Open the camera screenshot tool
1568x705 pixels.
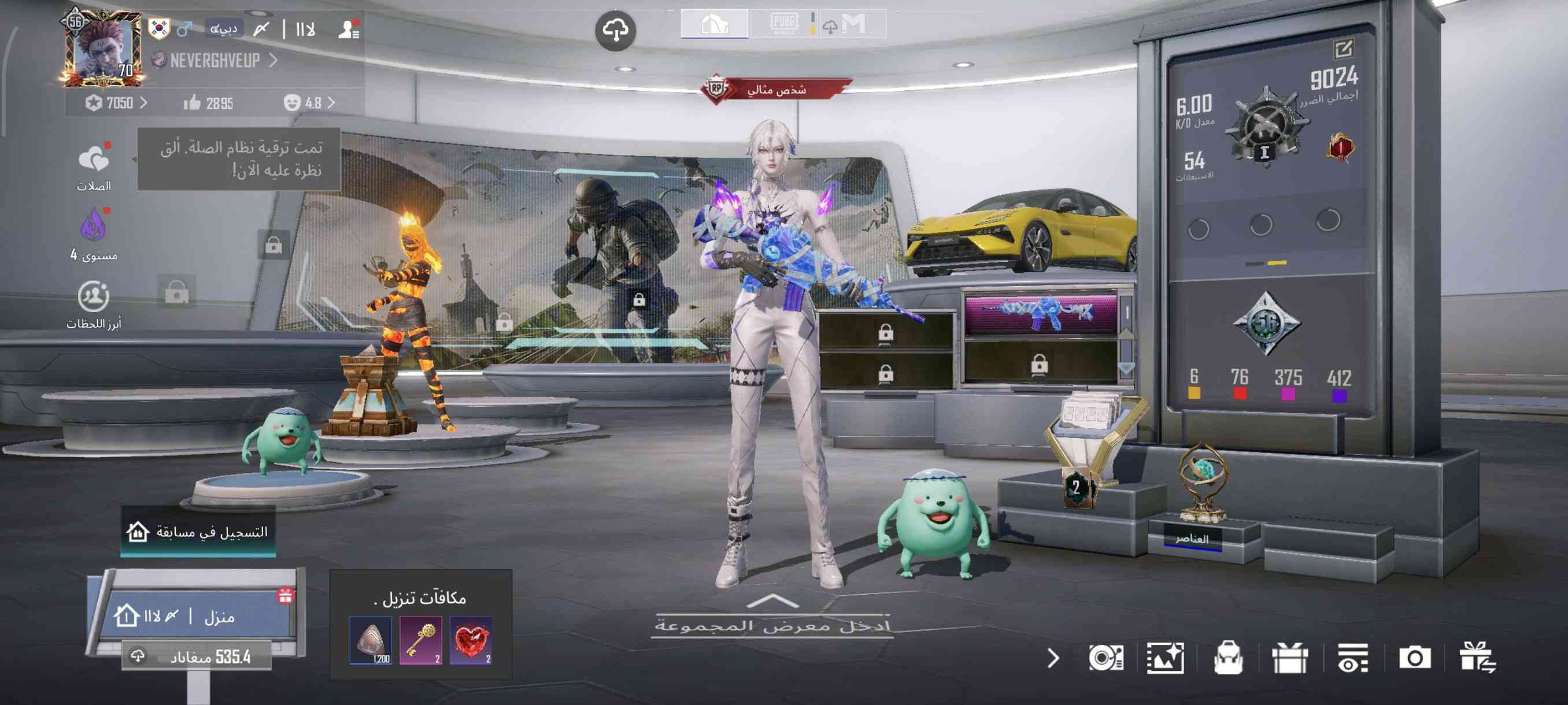[x=1414, y=658]
